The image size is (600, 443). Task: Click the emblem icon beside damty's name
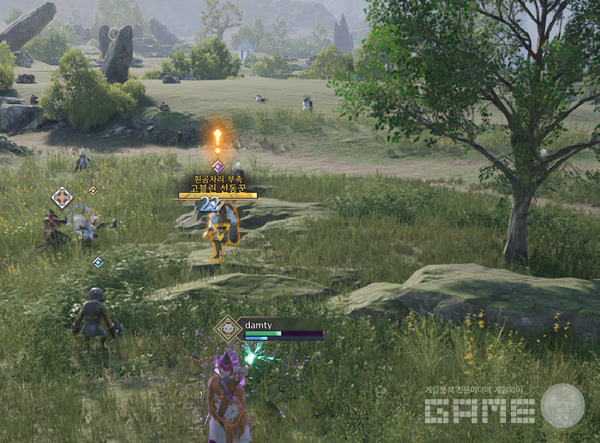tap(229, 329)
